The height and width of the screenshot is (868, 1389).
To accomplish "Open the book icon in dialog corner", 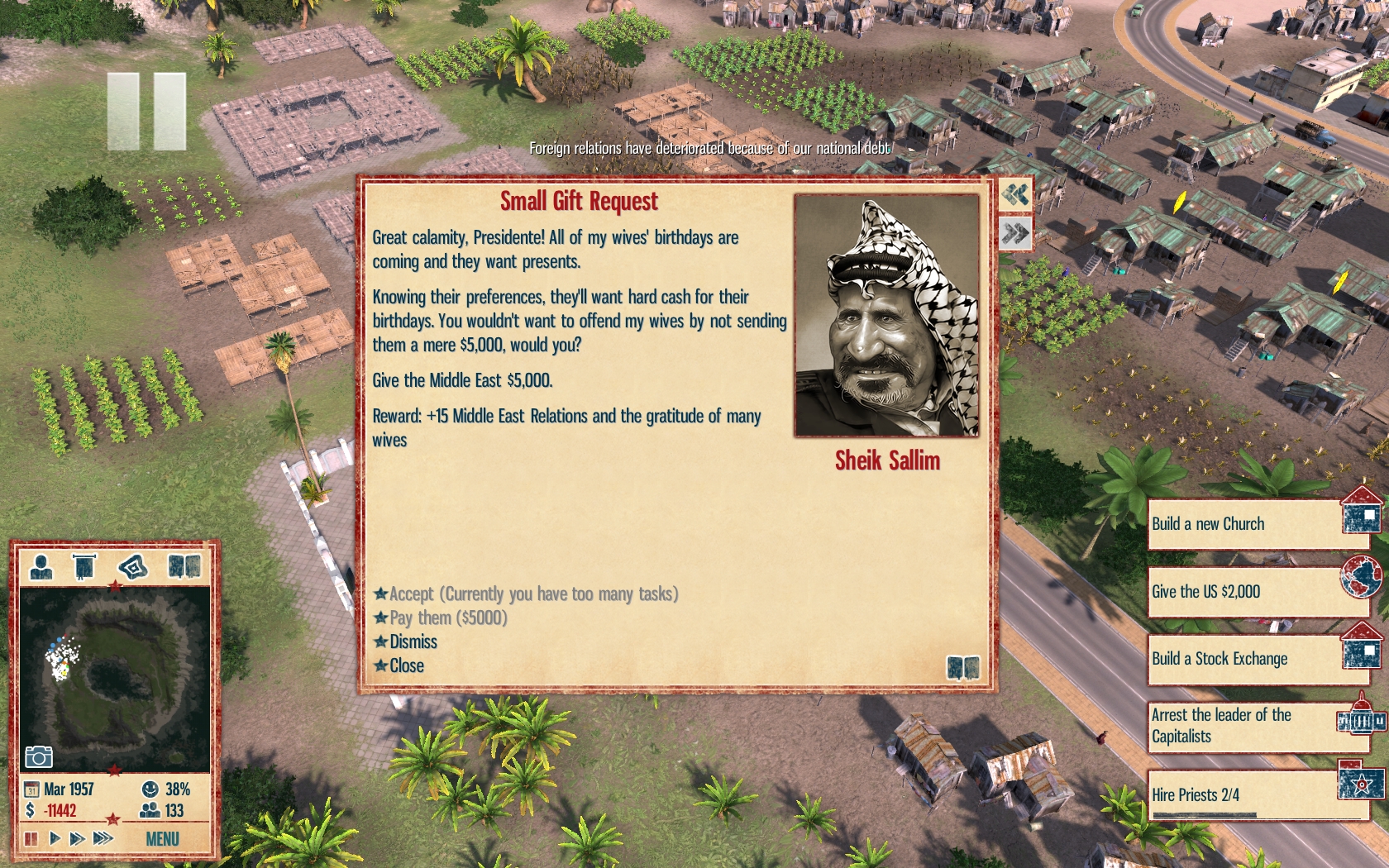I will pos(962,667).
